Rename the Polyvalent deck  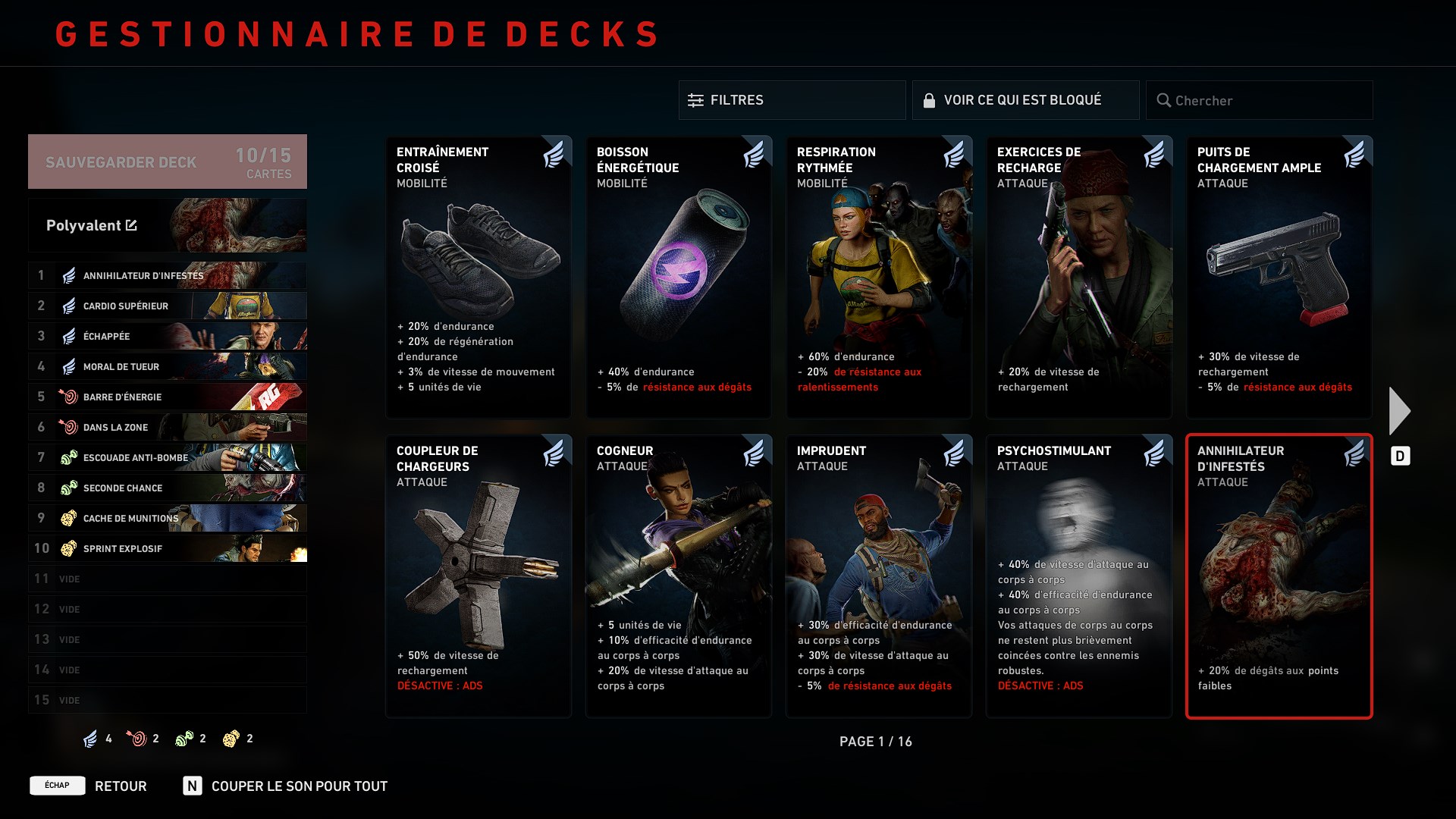(x=131, y=225)
